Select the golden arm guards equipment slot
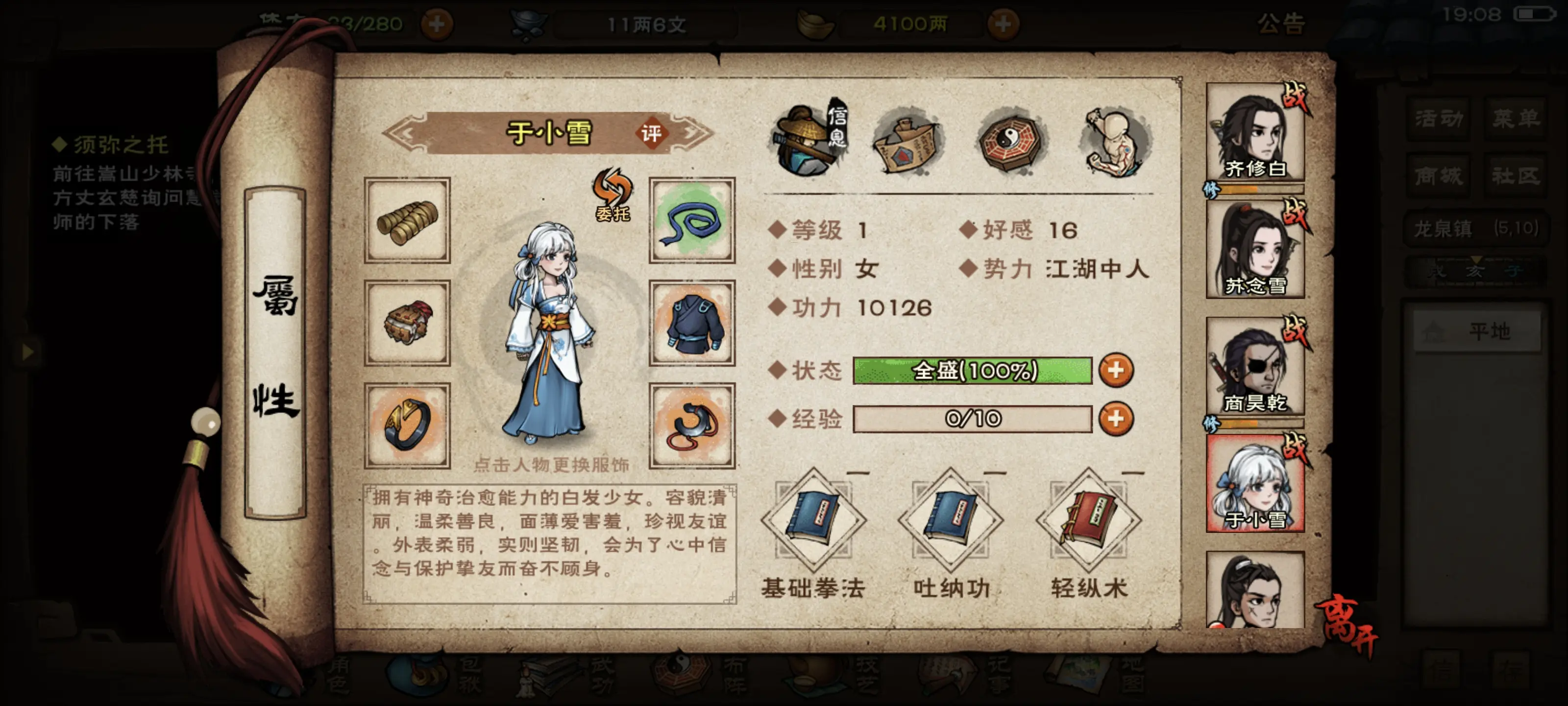This screenshot has width=1568, height=706. click(x=407, y=221)
